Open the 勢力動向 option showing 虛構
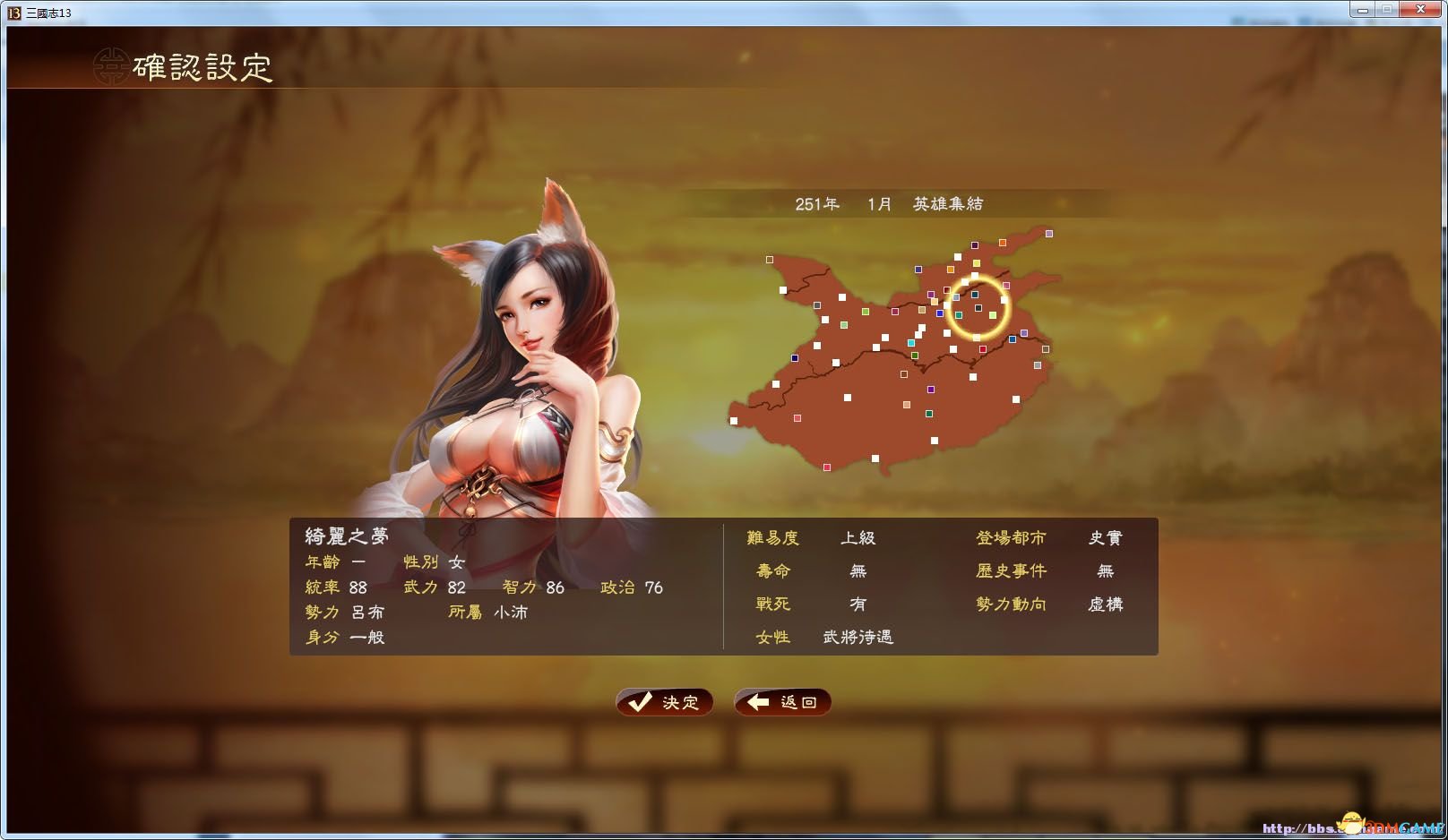Image resolution: width=1448 pixels, height=840 pixels. tap(1104, 604)
